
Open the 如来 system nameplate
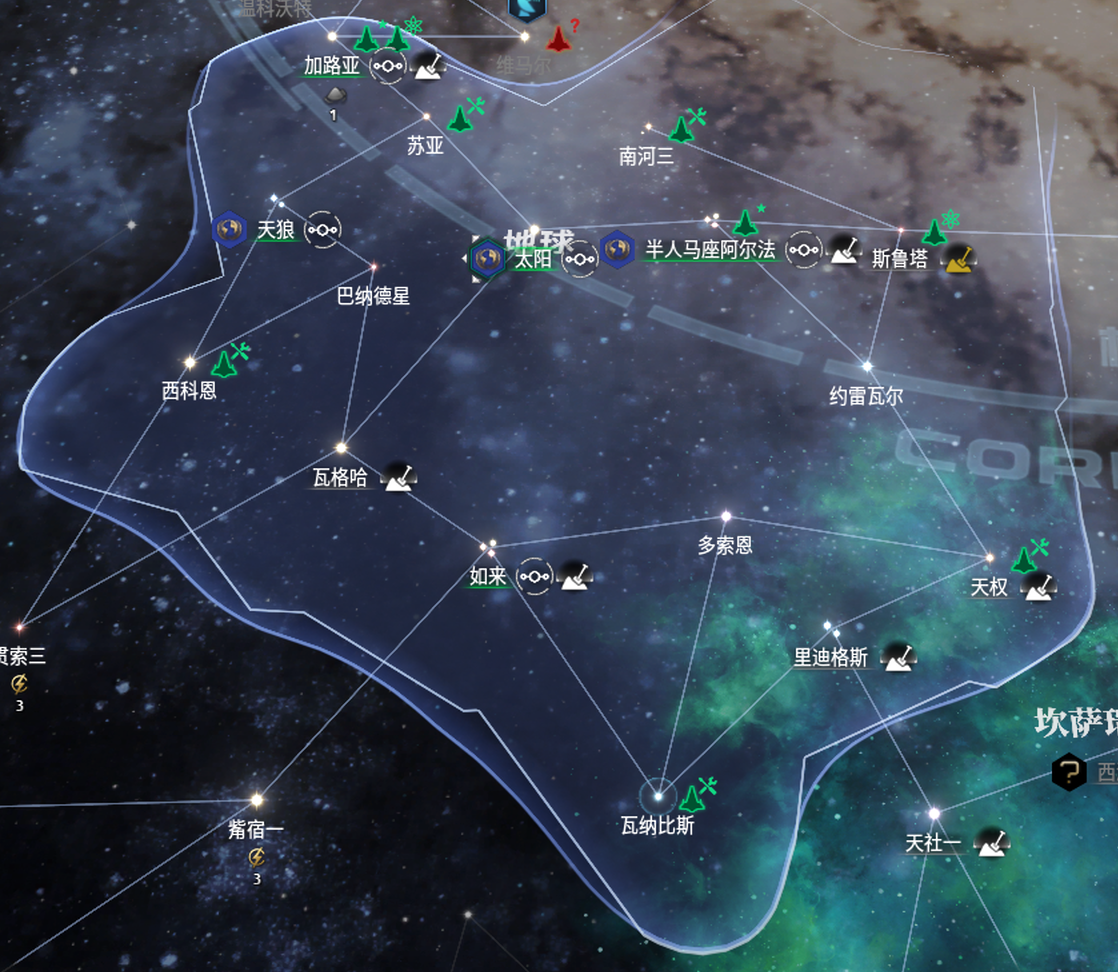point(489,576)
